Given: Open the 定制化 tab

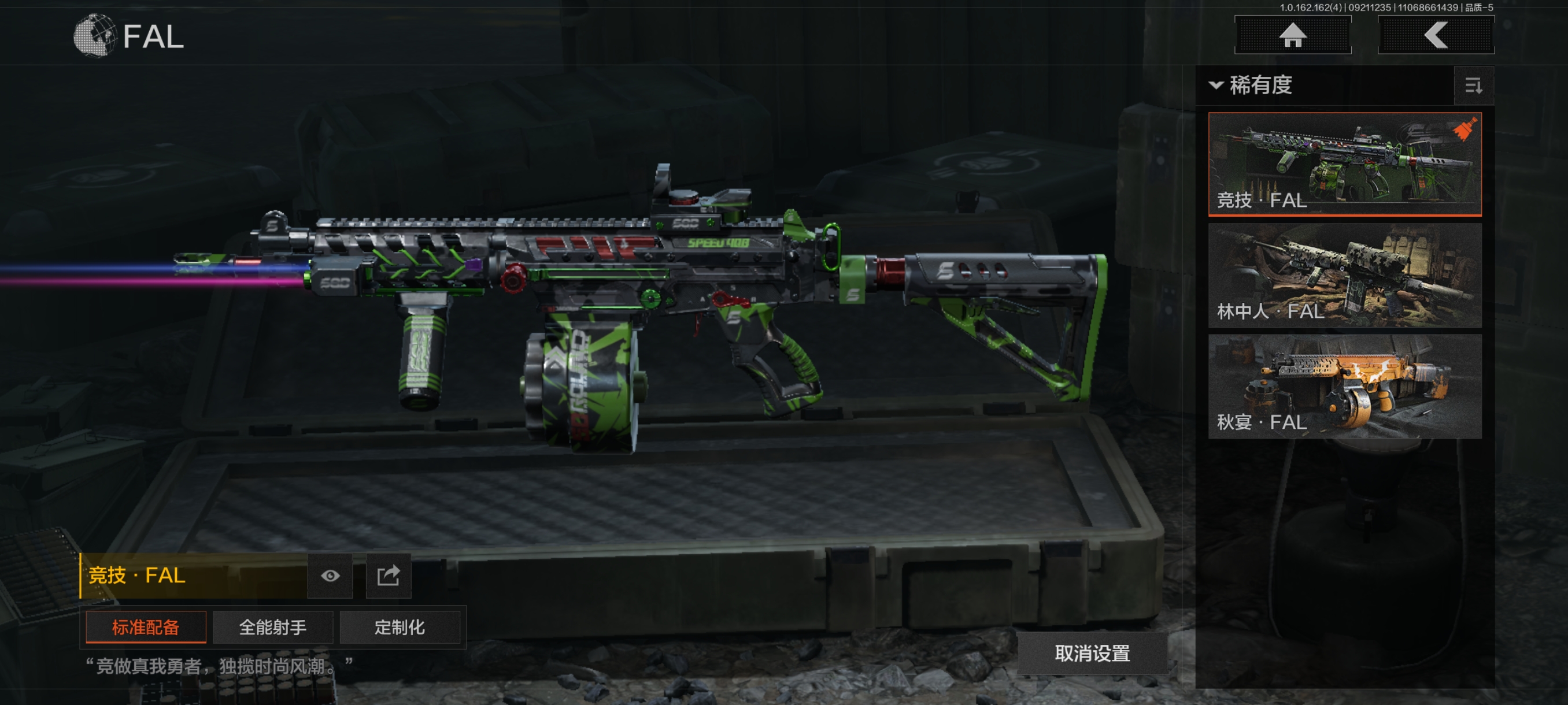Looking at the screenshot, I should pos(400,627).
